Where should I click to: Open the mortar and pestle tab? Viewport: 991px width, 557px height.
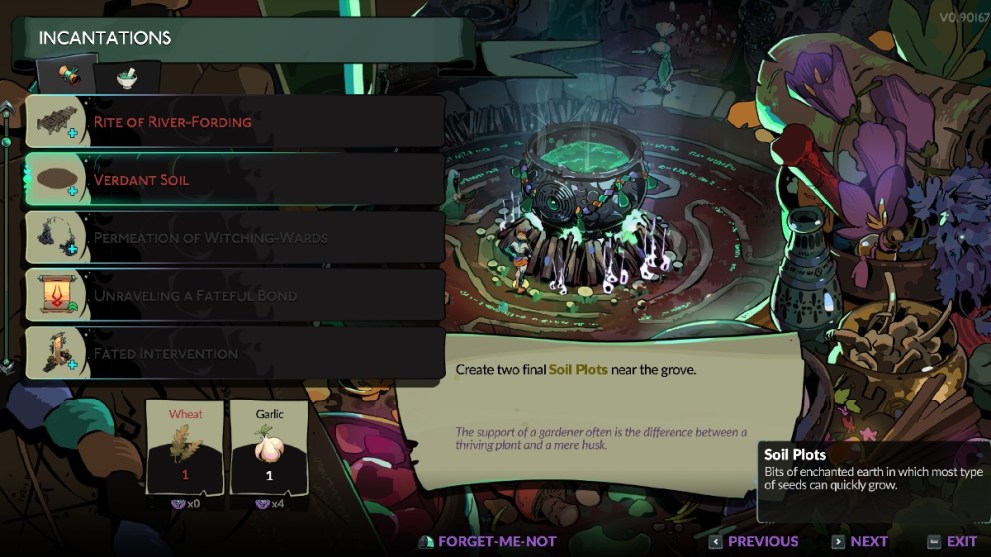coord(128,77)
